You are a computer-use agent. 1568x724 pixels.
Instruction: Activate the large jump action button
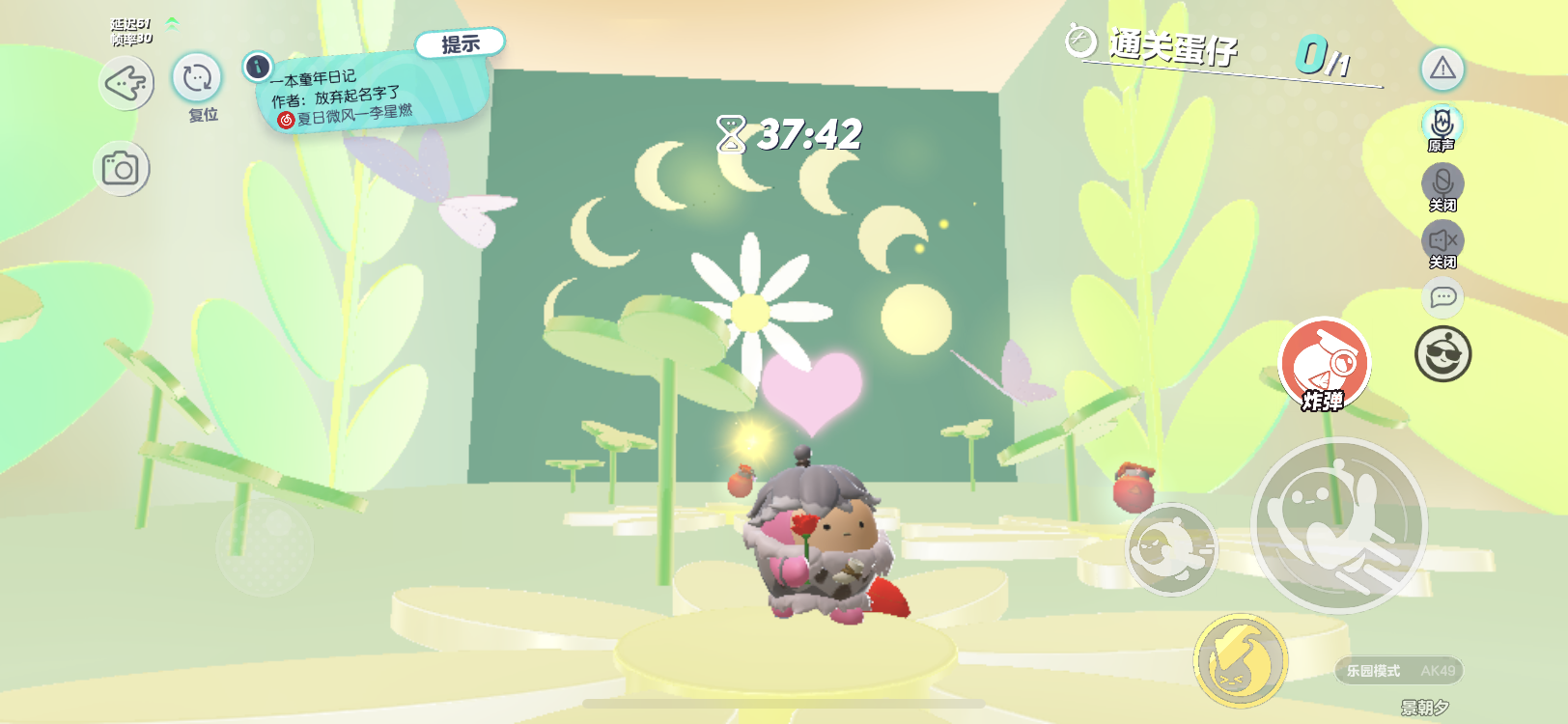[x=1338, y=525]
